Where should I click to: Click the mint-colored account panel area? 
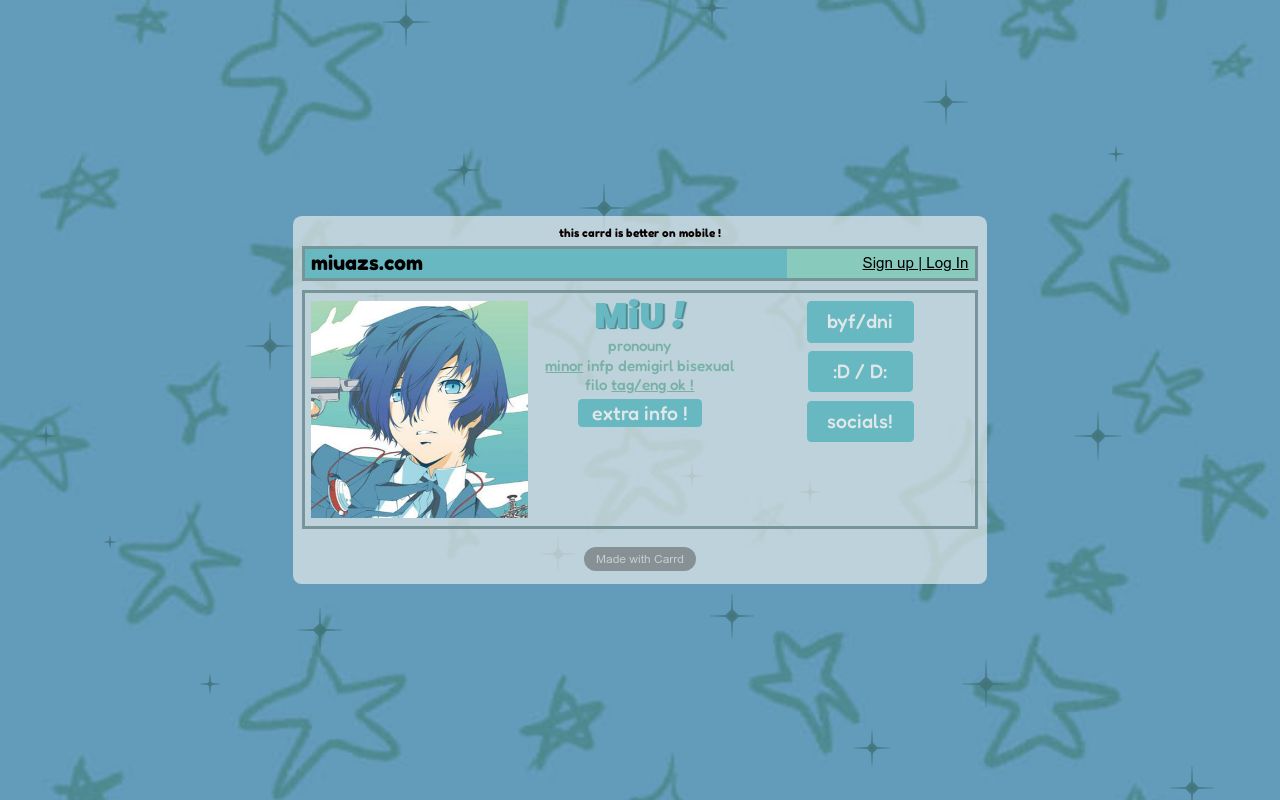(830, 263)
